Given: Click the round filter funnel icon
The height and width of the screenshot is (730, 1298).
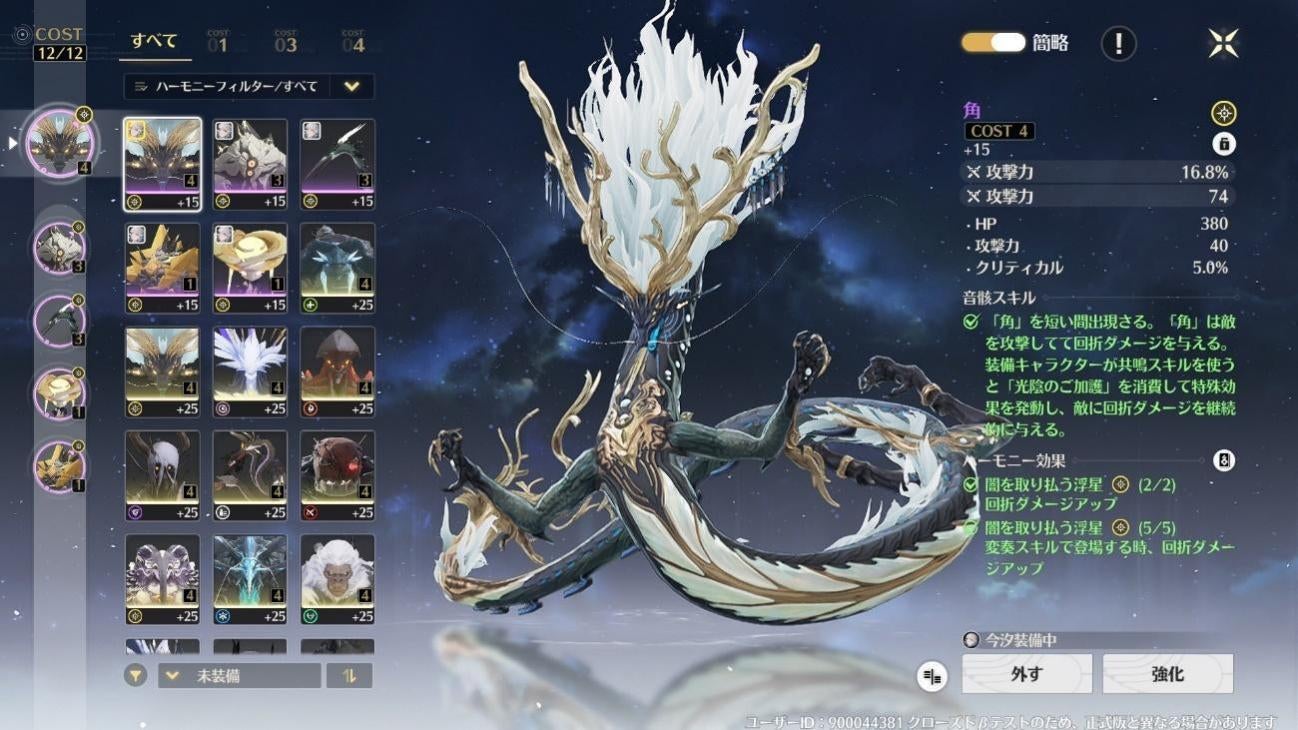Looking at the screenshot, I should point(135,676).
